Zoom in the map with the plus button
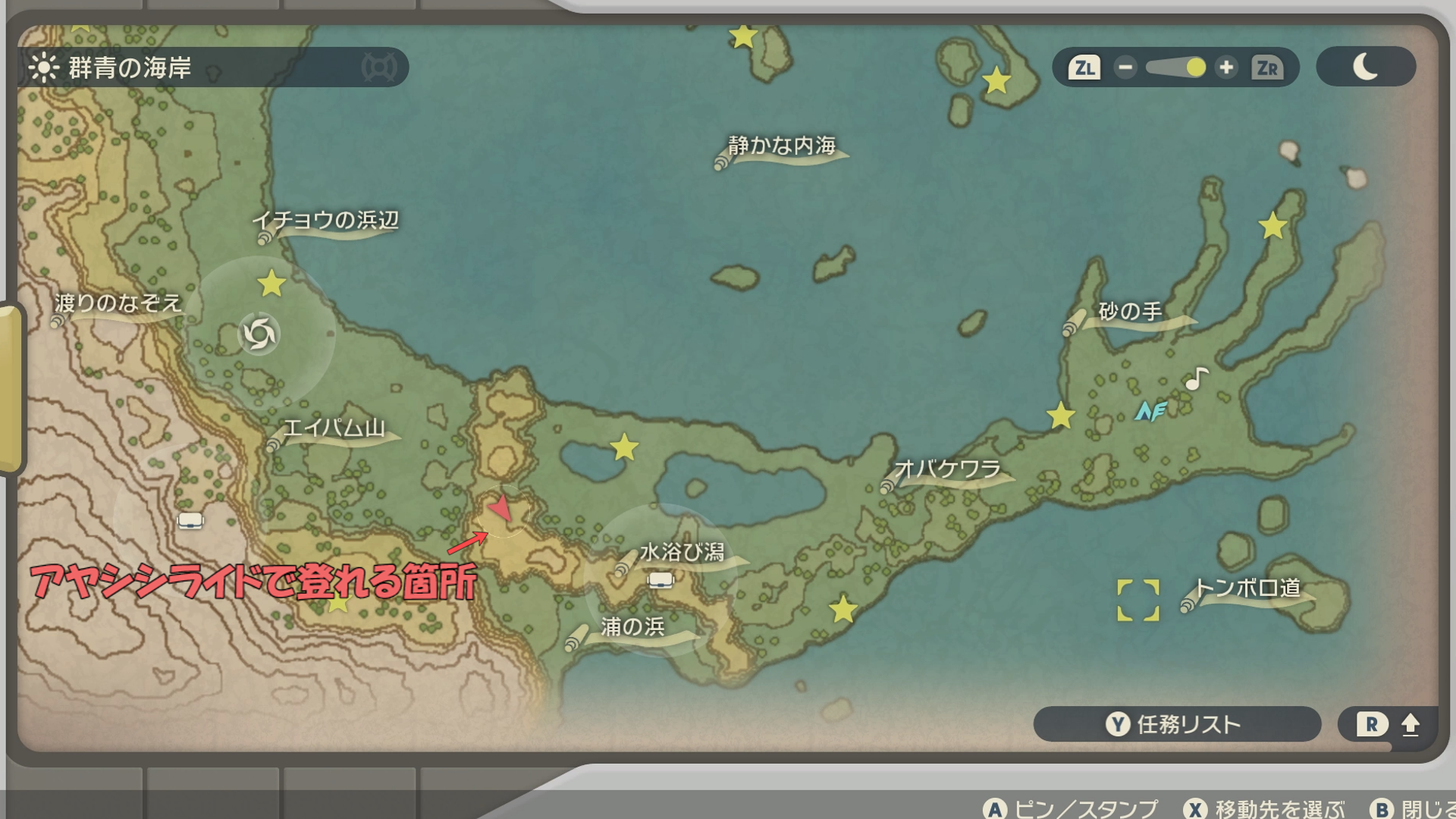Image resolution: width=1456 pixels, height=819 pixels. (x=1225, y=67)
